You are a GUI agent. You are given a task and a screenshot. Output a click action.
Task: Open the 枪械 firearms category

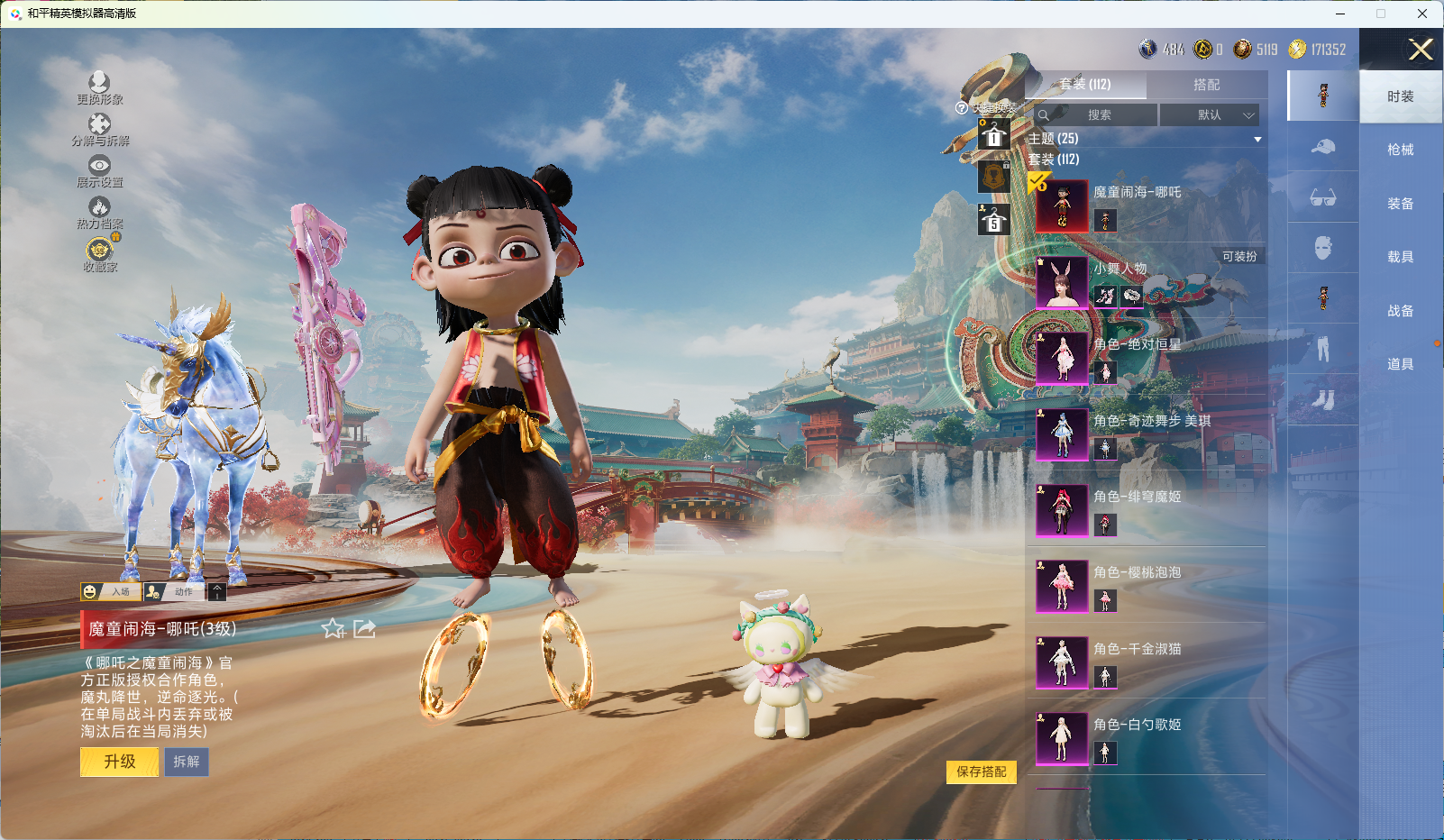click(1400, 150)
